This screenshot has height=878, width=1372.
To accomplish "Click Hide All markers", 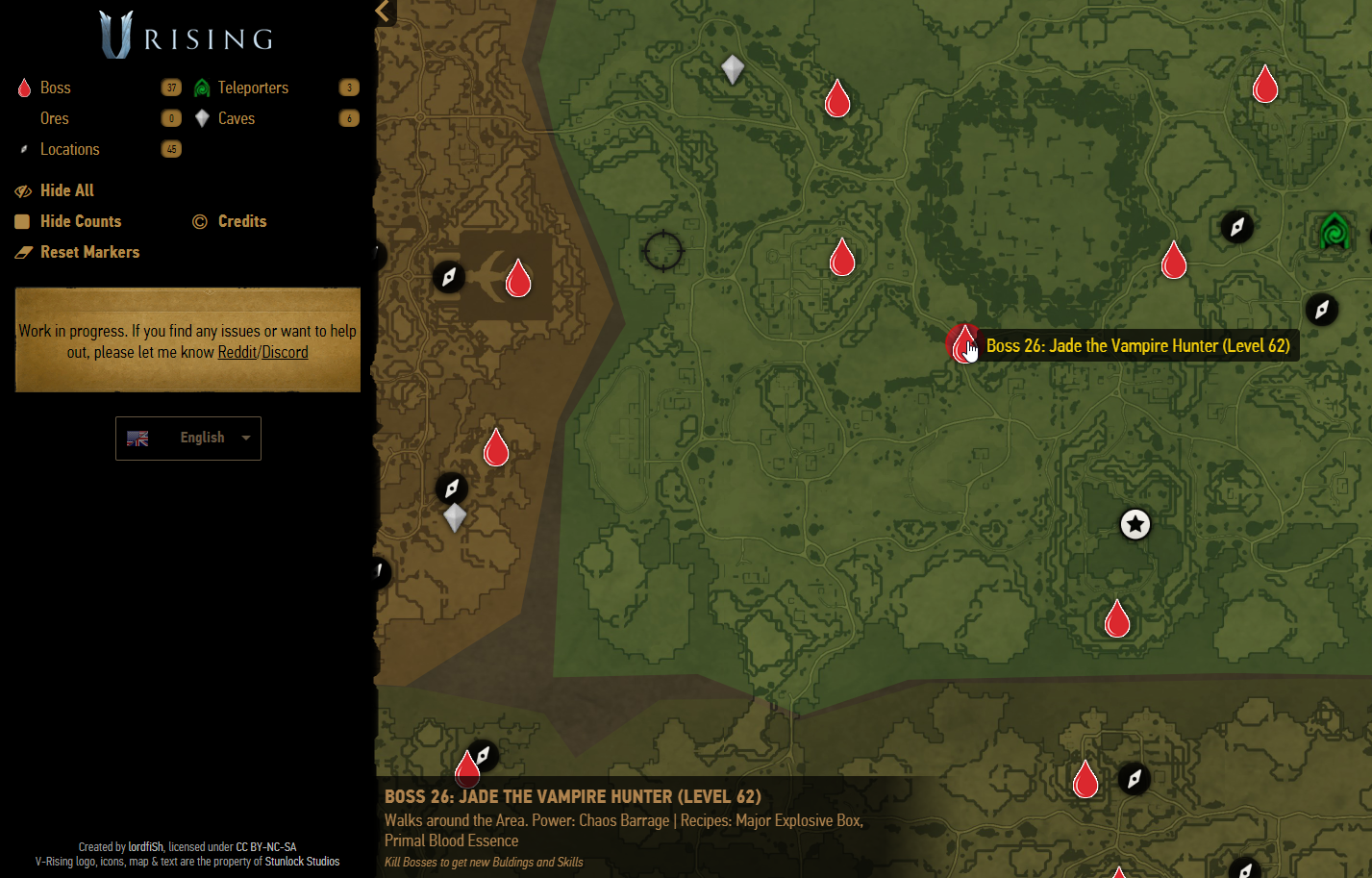I will pos(66,190).
